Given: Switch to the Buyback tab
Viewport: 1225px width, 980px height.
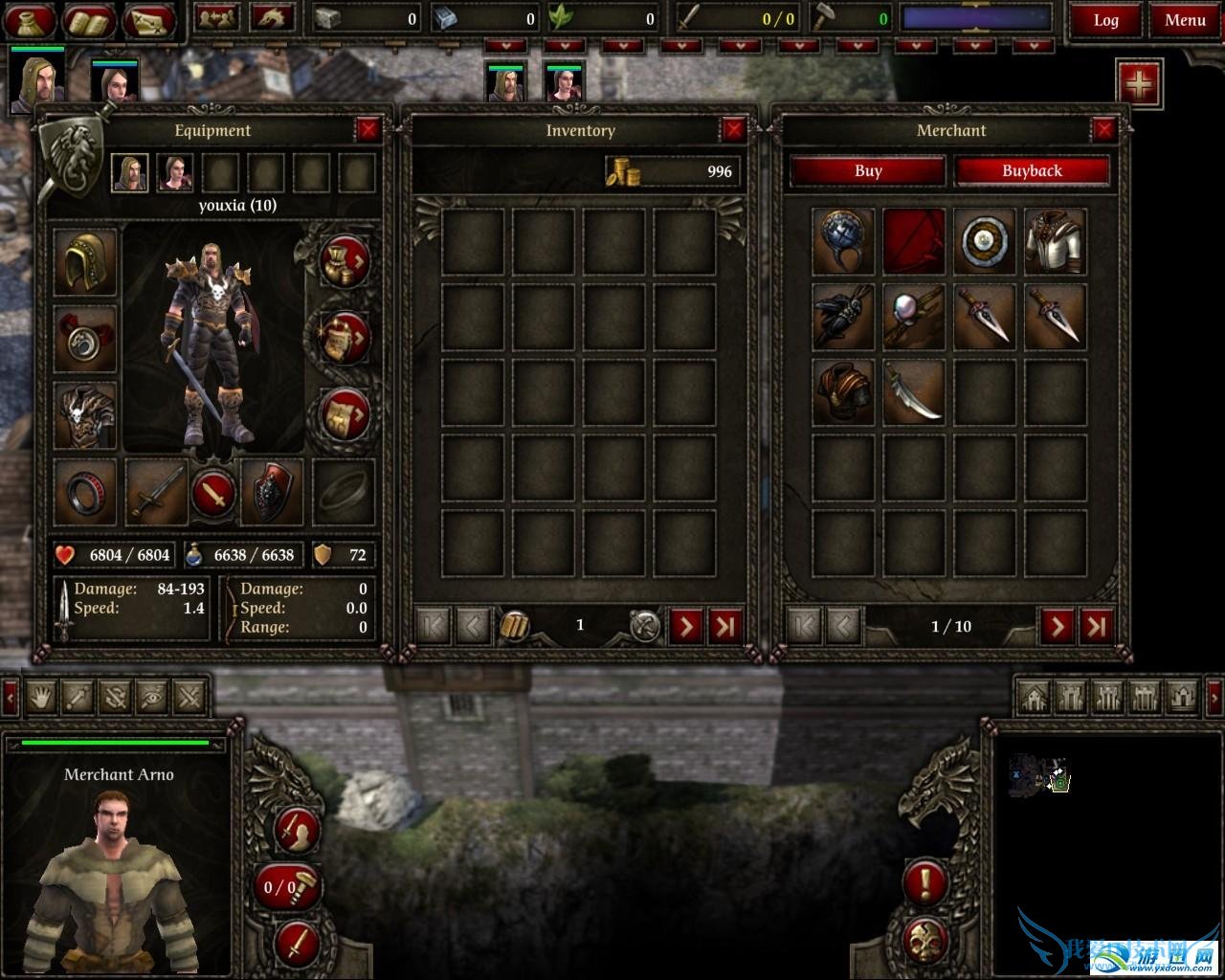Looking at the screenshot, I should pyautogui.click(x=1032, y=171).
